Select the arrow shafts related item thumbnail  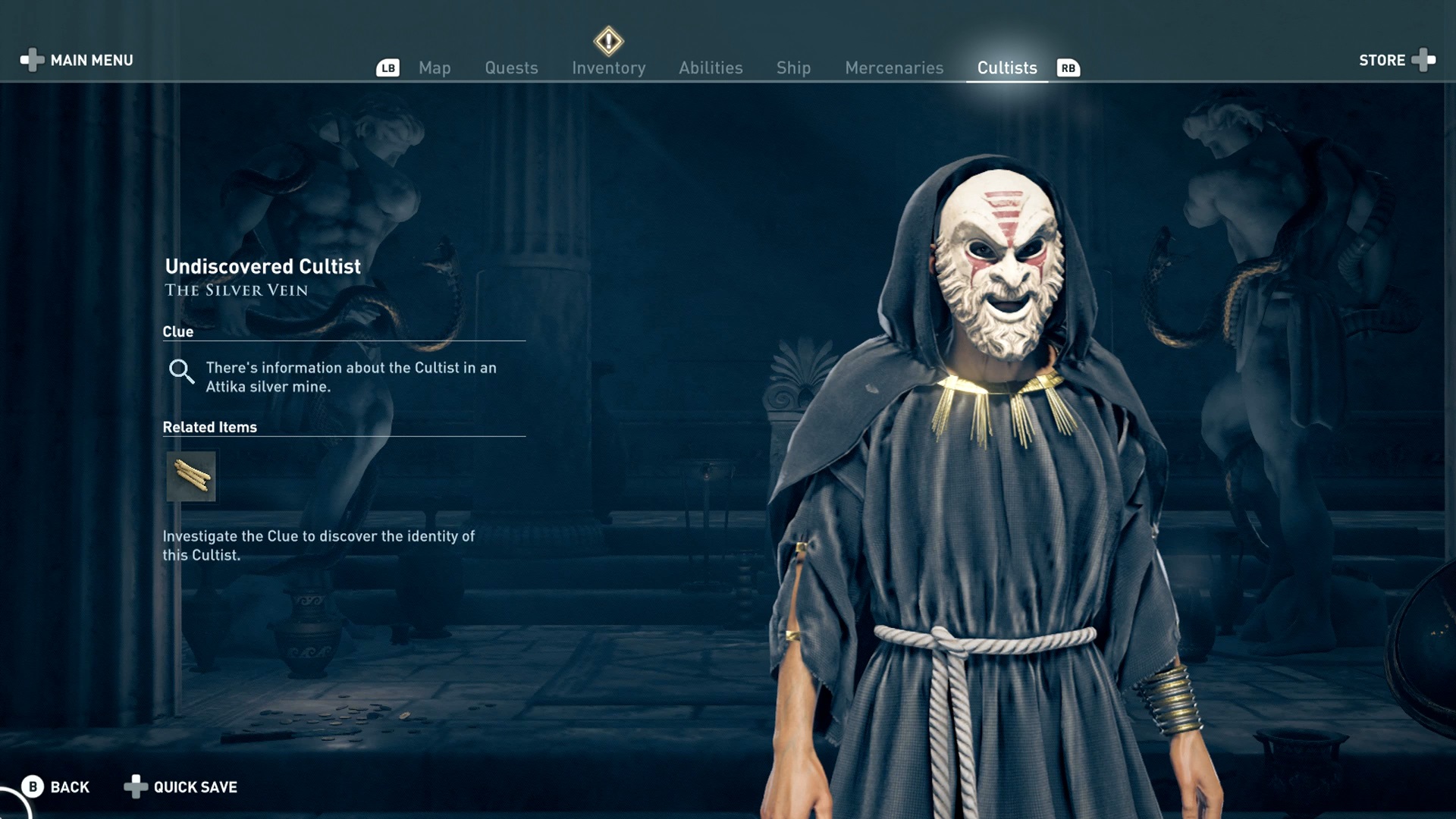click(x=191, y=476)
